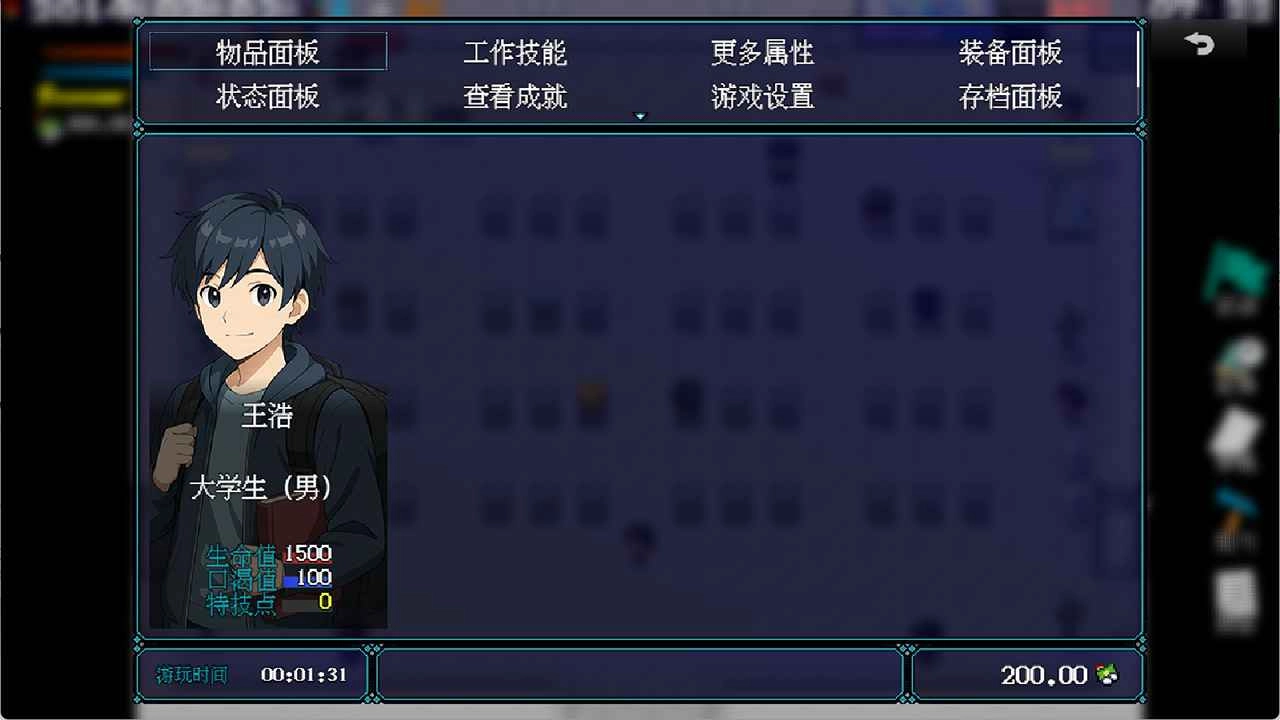Click the 生命值 1500 health bar
The width and height of the screenshot is (1280, 720).
tap(270, 553)
